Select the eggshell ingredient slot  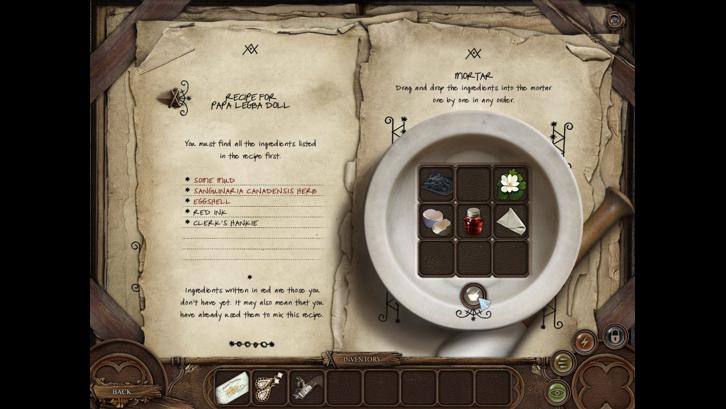click(436, 220)
